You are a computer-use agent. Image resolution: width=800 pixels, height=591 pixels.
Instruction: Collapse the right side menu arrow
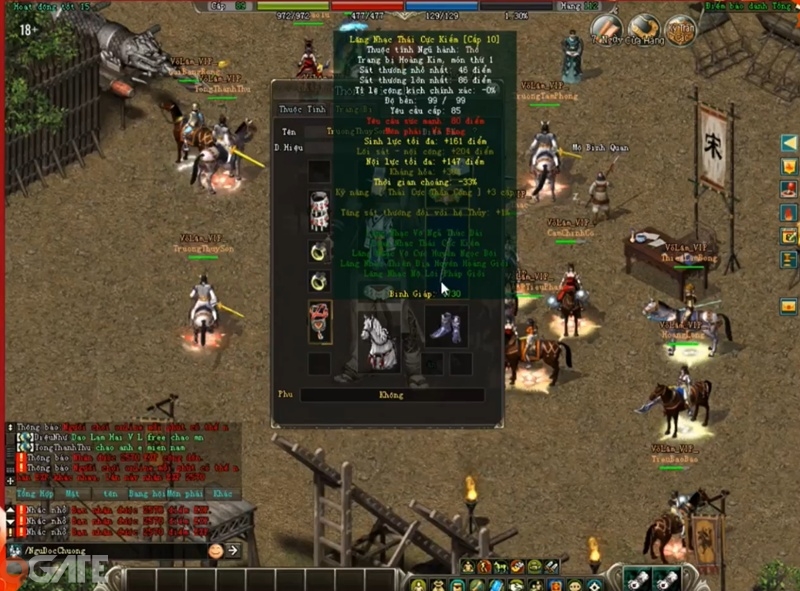click(789, 143)
